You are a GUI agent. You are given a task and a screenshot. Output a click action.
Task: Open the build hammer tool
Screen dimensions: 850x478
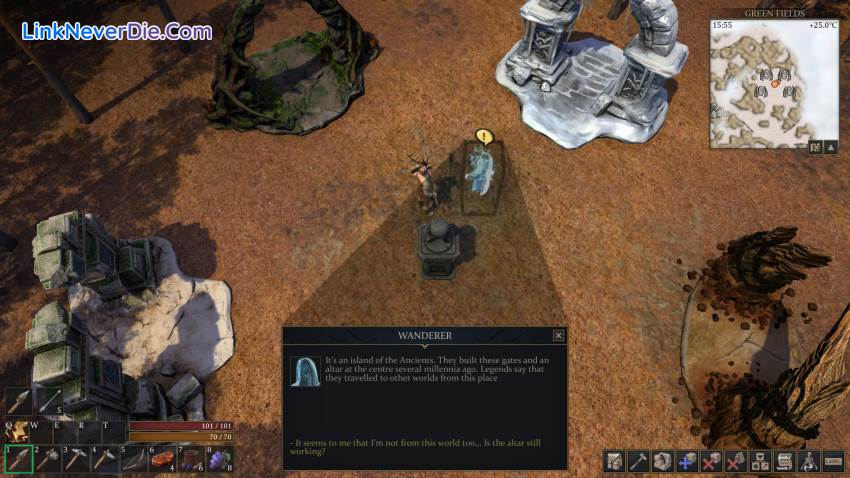point(638,461)
